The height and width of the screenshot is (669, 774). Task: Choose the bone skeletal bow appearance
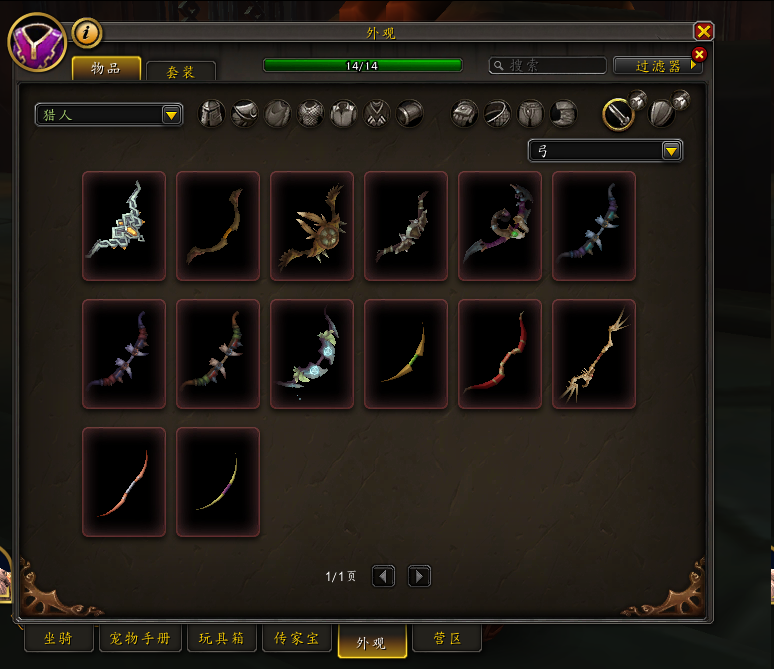pos(594,354)
